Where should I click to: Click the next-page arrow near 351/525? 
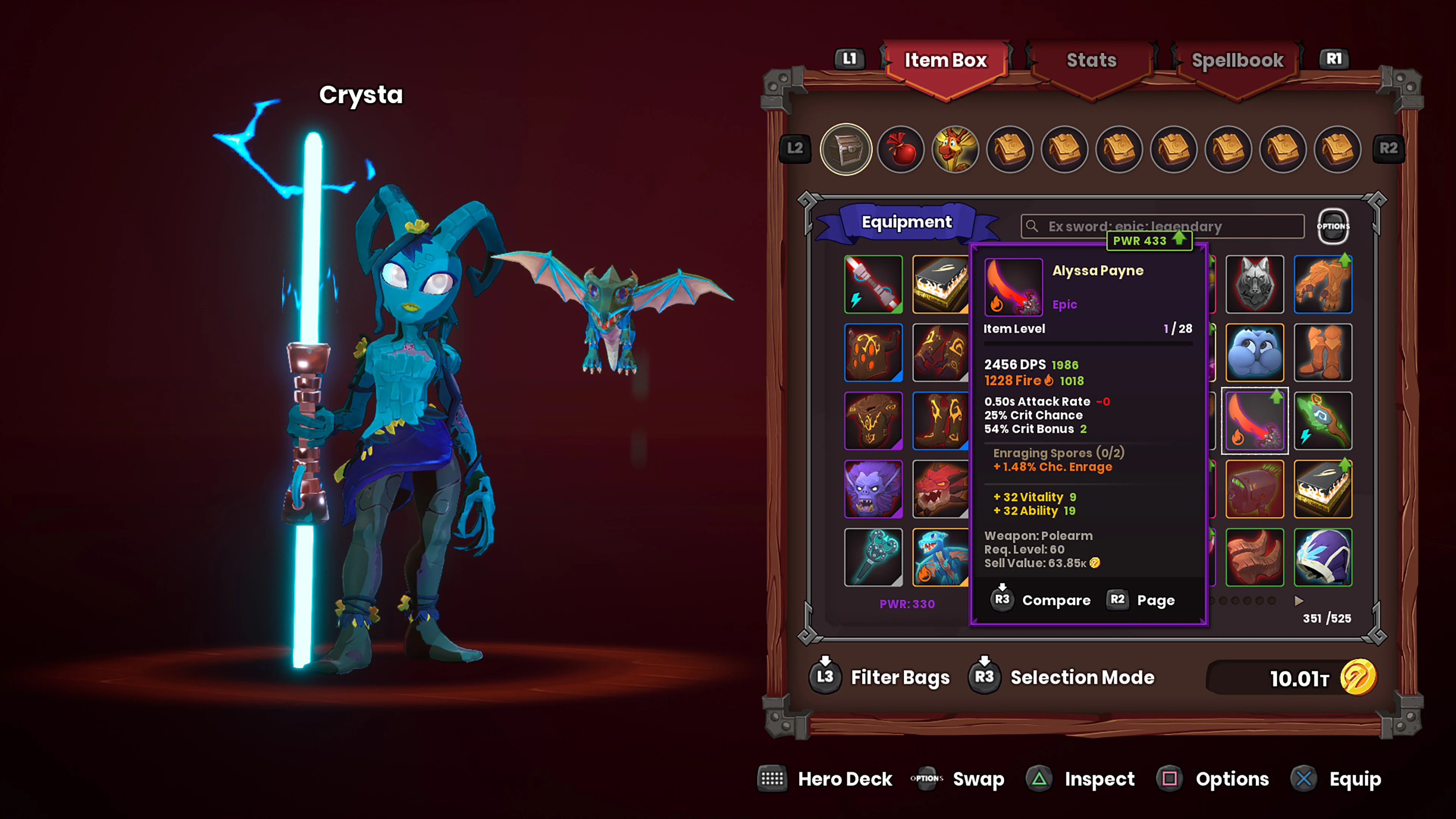[1298, 601]
